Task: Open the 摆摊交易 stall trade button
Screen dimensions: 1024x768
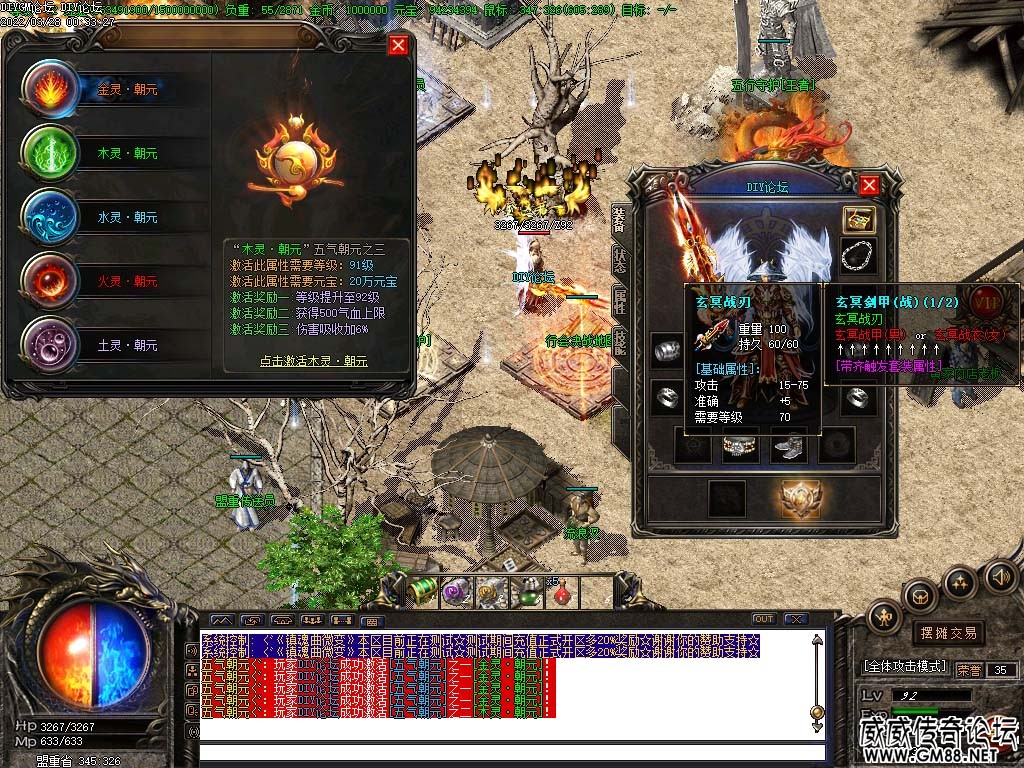Action: pyautogui.click(x=948, y=633)
